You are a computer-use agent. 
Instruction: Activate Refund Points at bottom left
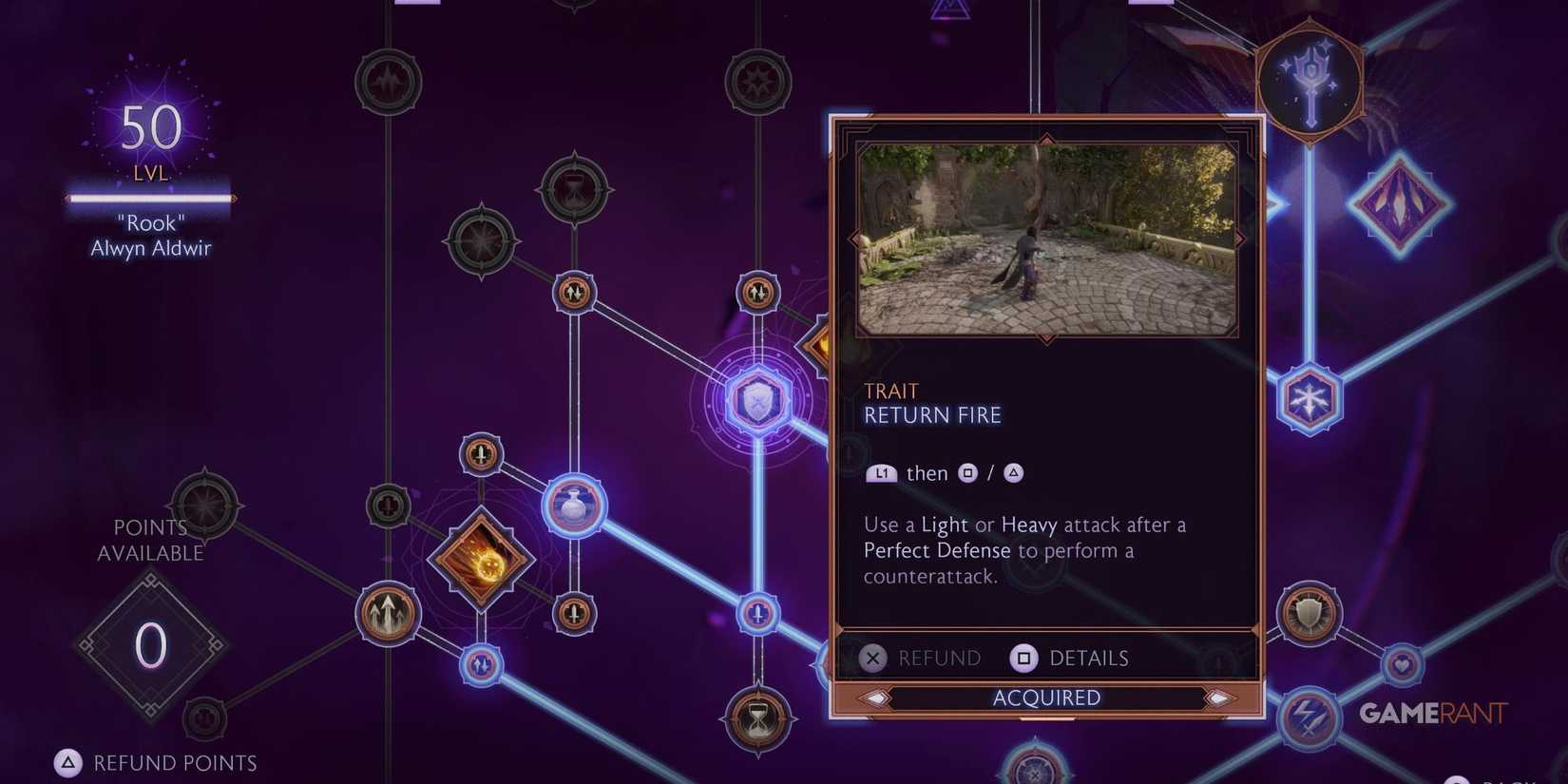coord(152,762)
